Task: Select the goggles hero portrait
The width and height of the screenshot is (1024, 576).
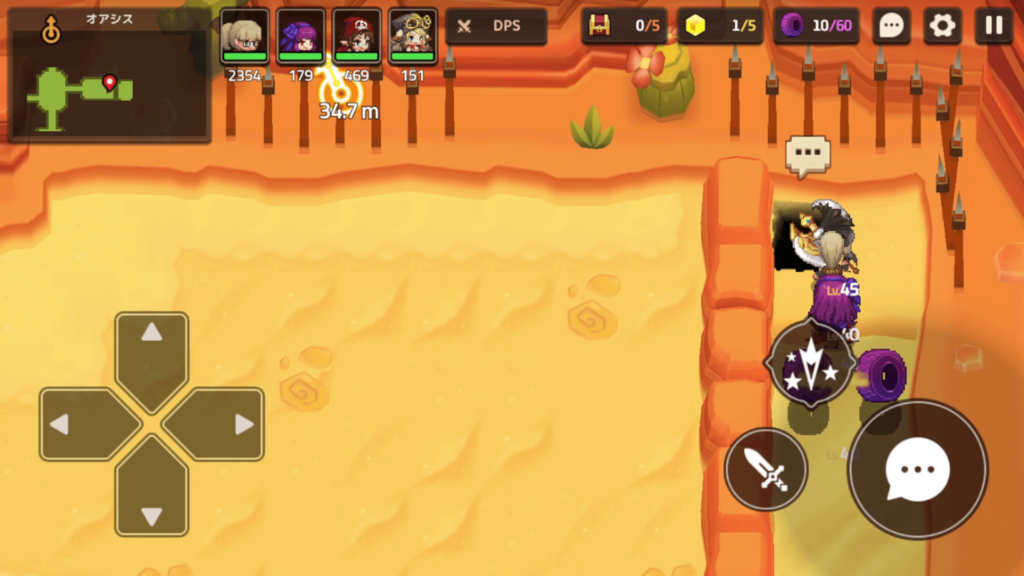Action: (413, 36)
